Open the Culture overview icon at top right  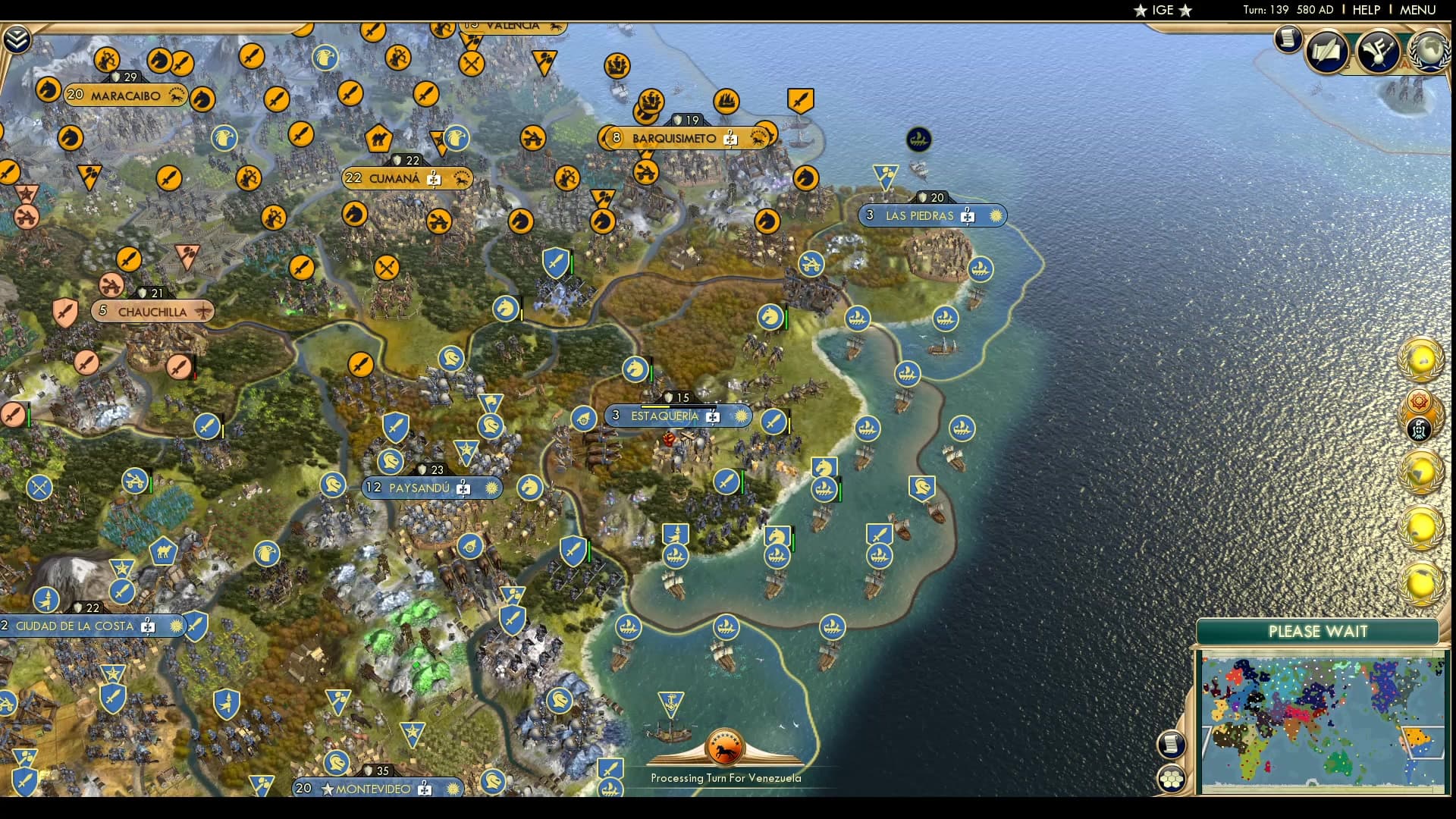1377,52
